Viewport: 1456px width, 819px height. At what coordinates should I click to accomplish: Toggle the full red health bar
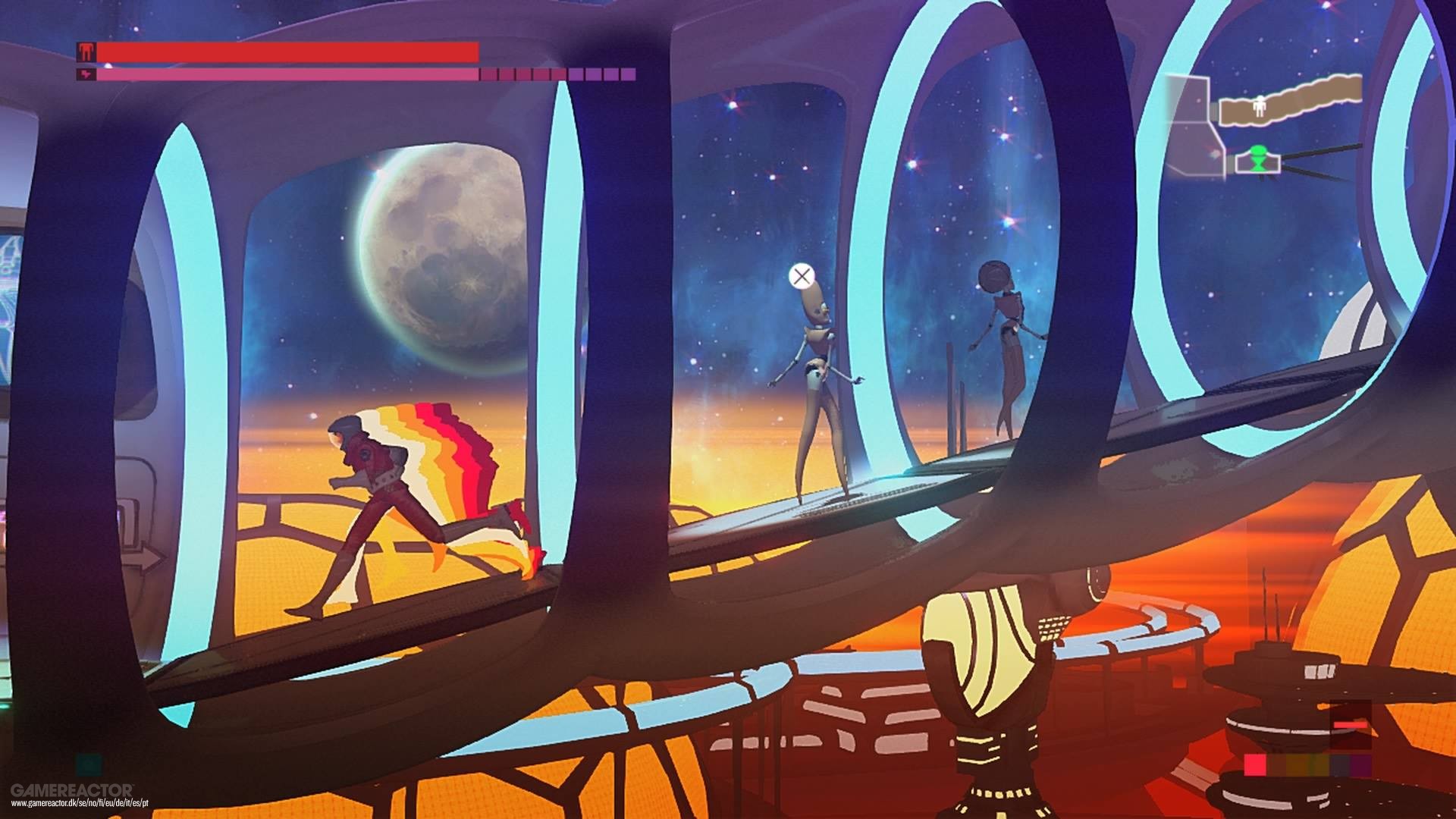click(289, 52)
